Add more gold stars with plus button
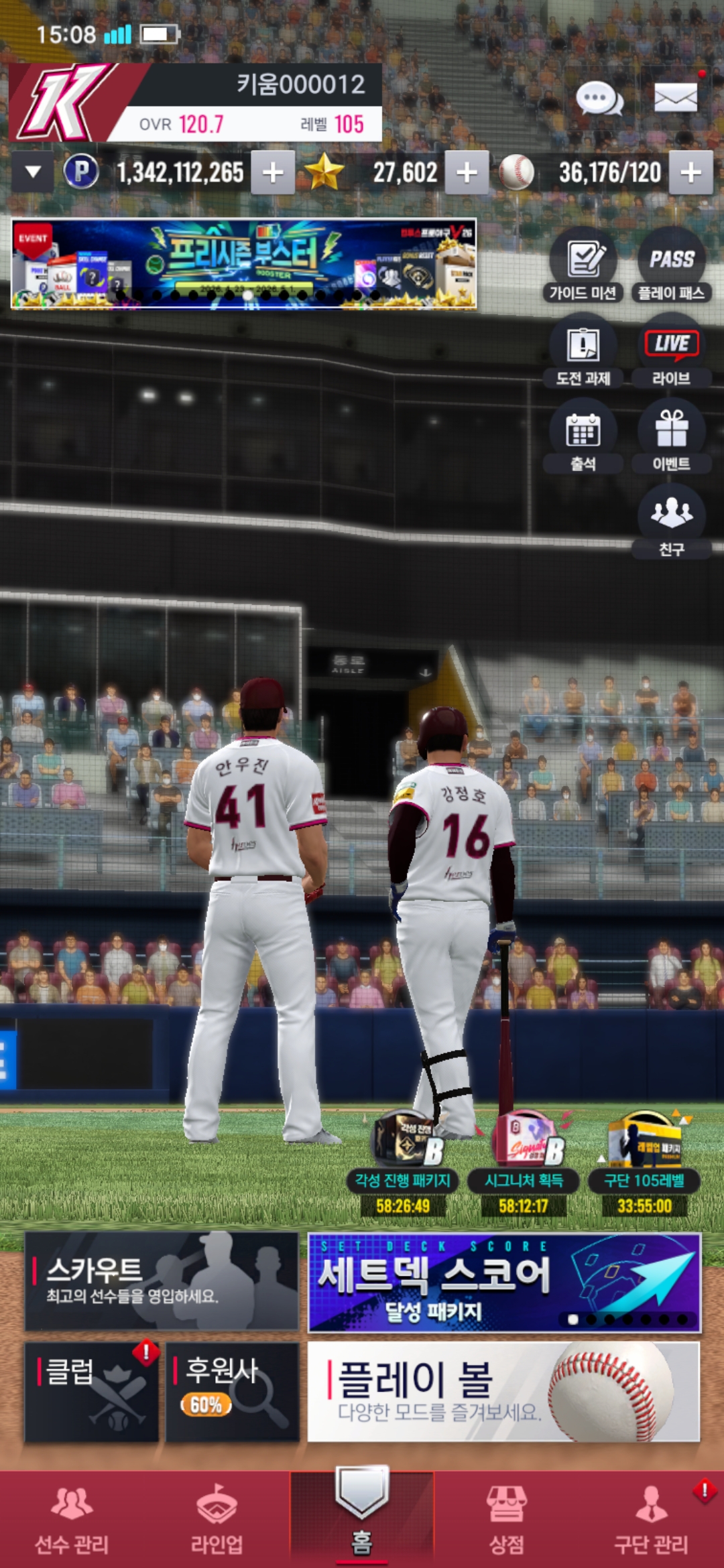 tap(467, 173)
